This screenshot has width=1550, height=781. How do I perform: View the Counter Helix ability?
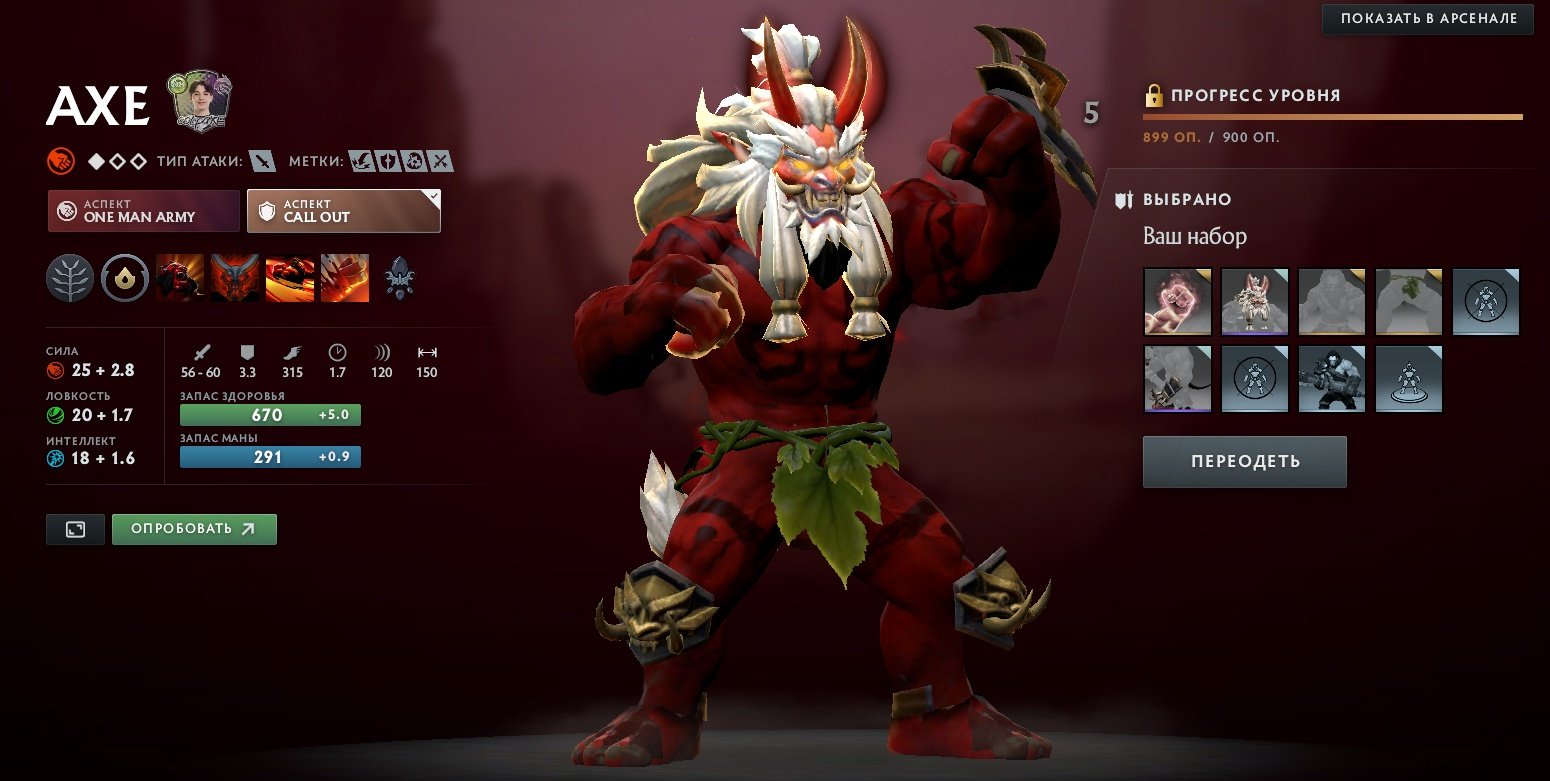(x=290, y=278)
